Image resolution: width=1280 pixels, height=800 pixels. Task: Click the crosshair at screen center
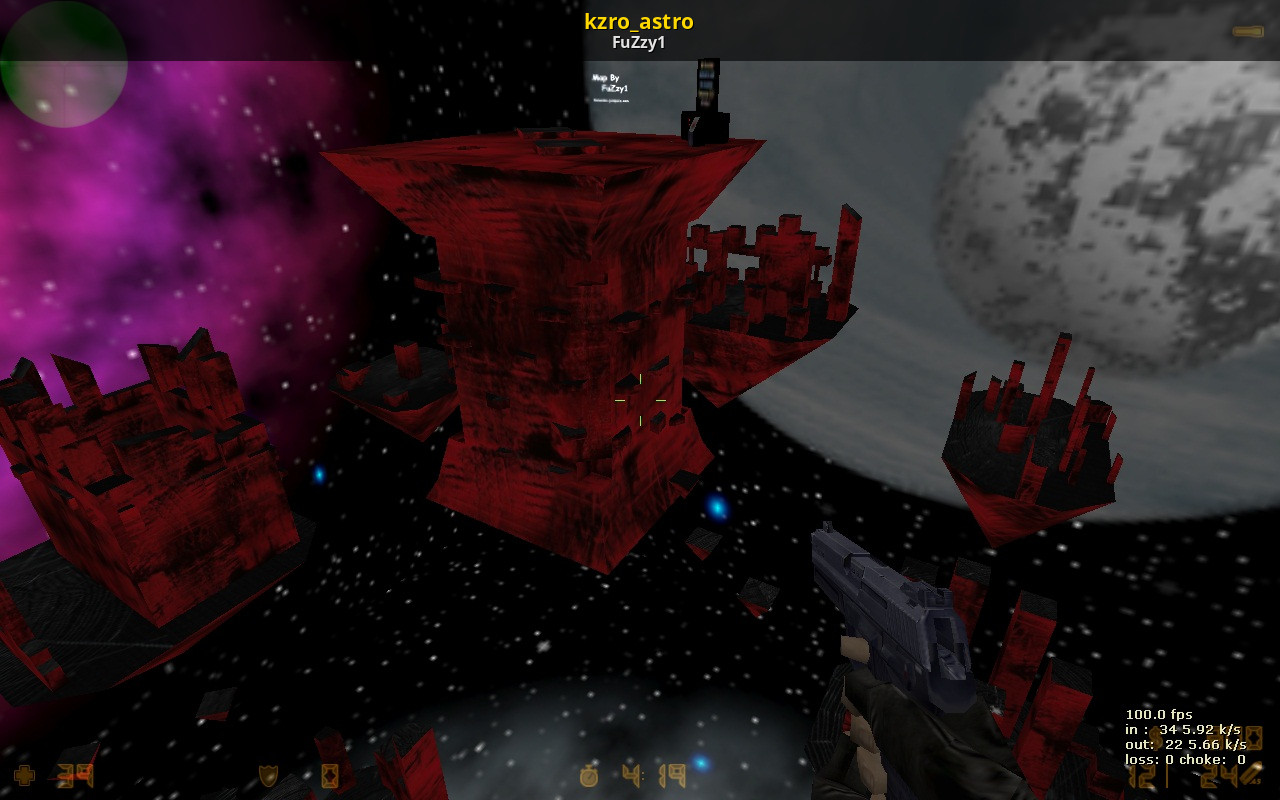pyautogui.click(x=640, y=400)
